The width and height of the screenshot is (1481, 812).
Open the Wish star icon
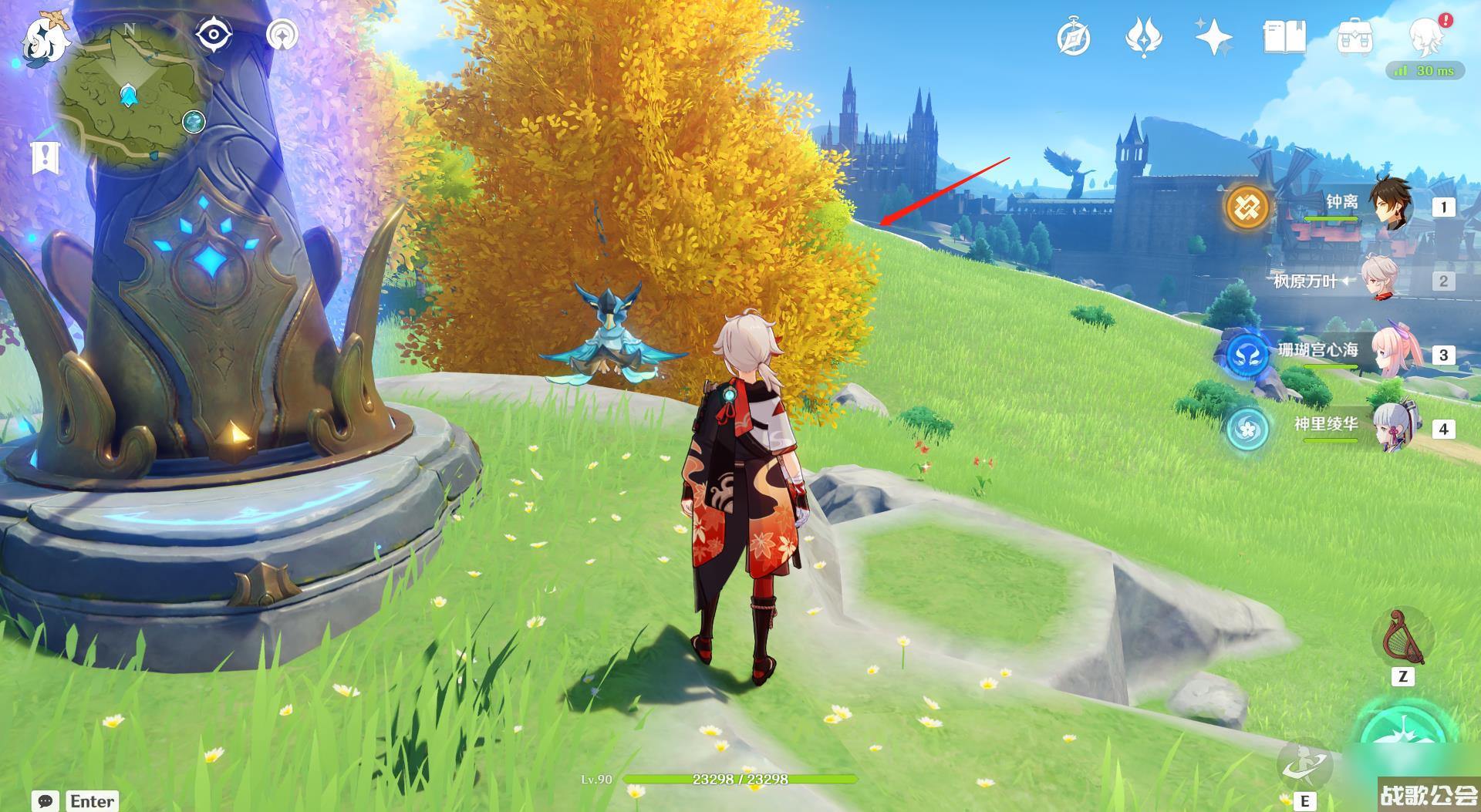[x=1213, y=38]
